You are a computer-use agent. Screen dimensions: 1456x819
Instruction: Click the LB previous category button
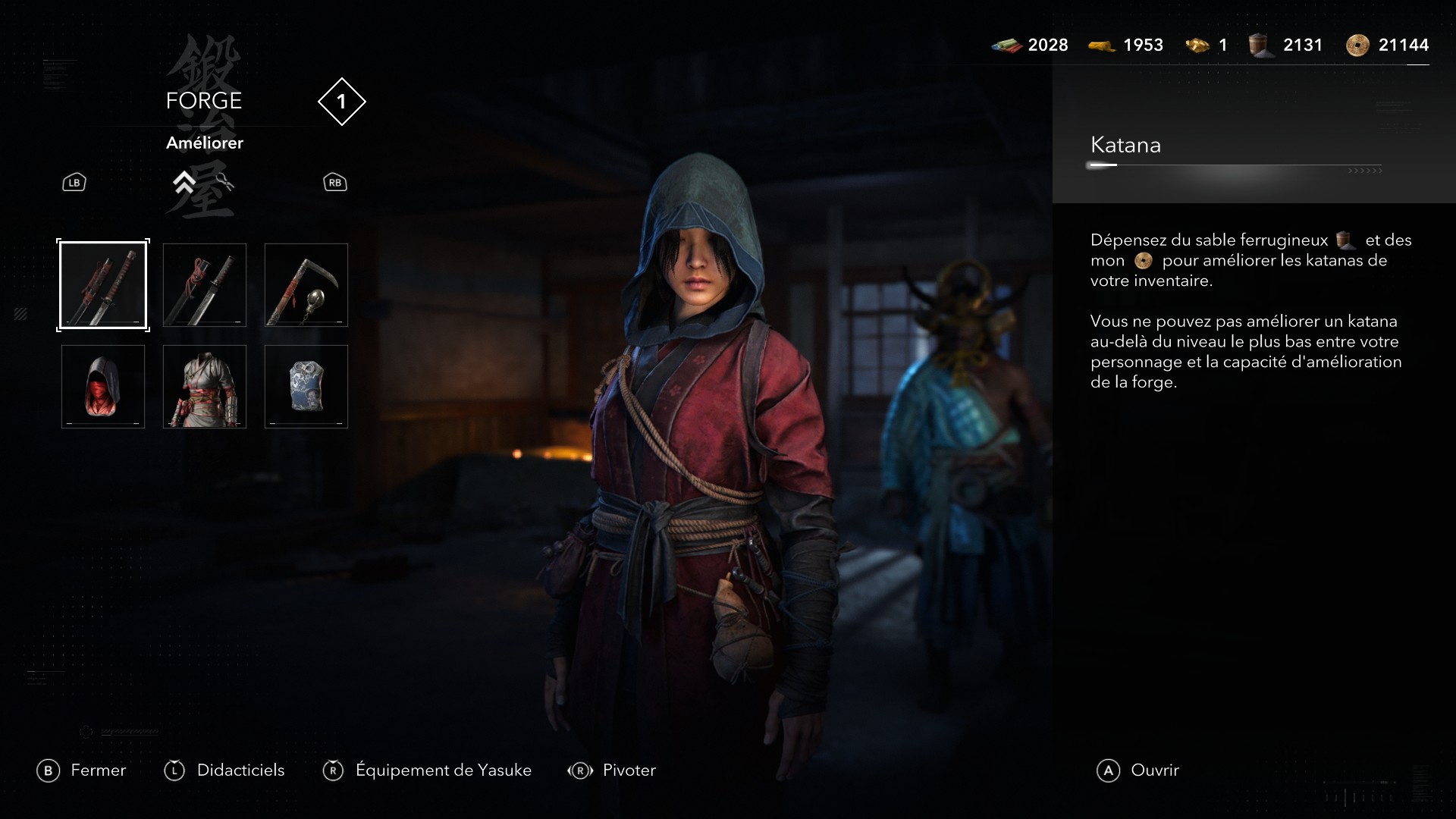pos(73,182)
